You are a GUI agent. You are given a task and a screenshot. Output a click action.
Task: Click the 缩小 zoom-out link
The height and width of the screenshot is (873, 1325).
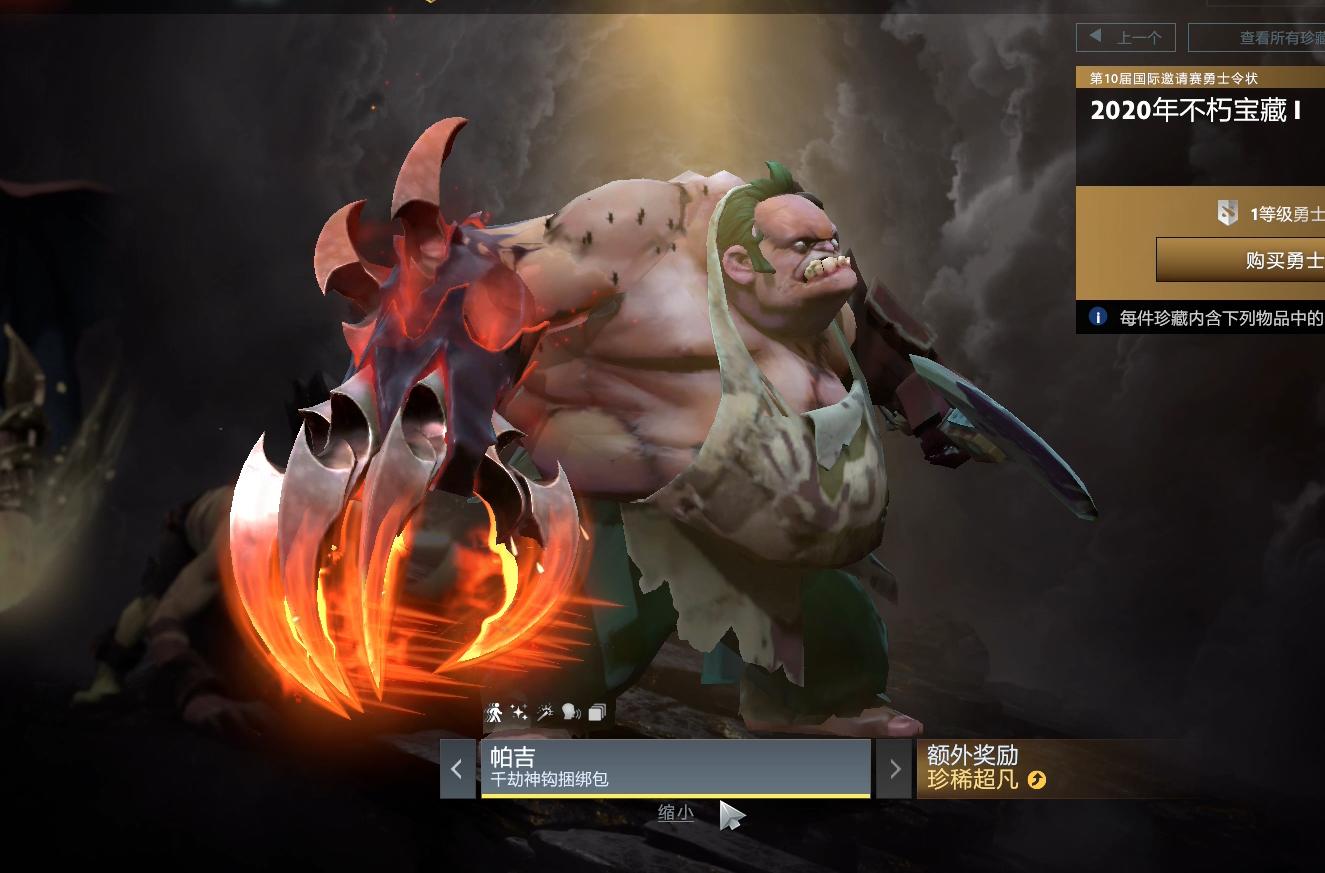pyautogui.click(x=675, y=813)
